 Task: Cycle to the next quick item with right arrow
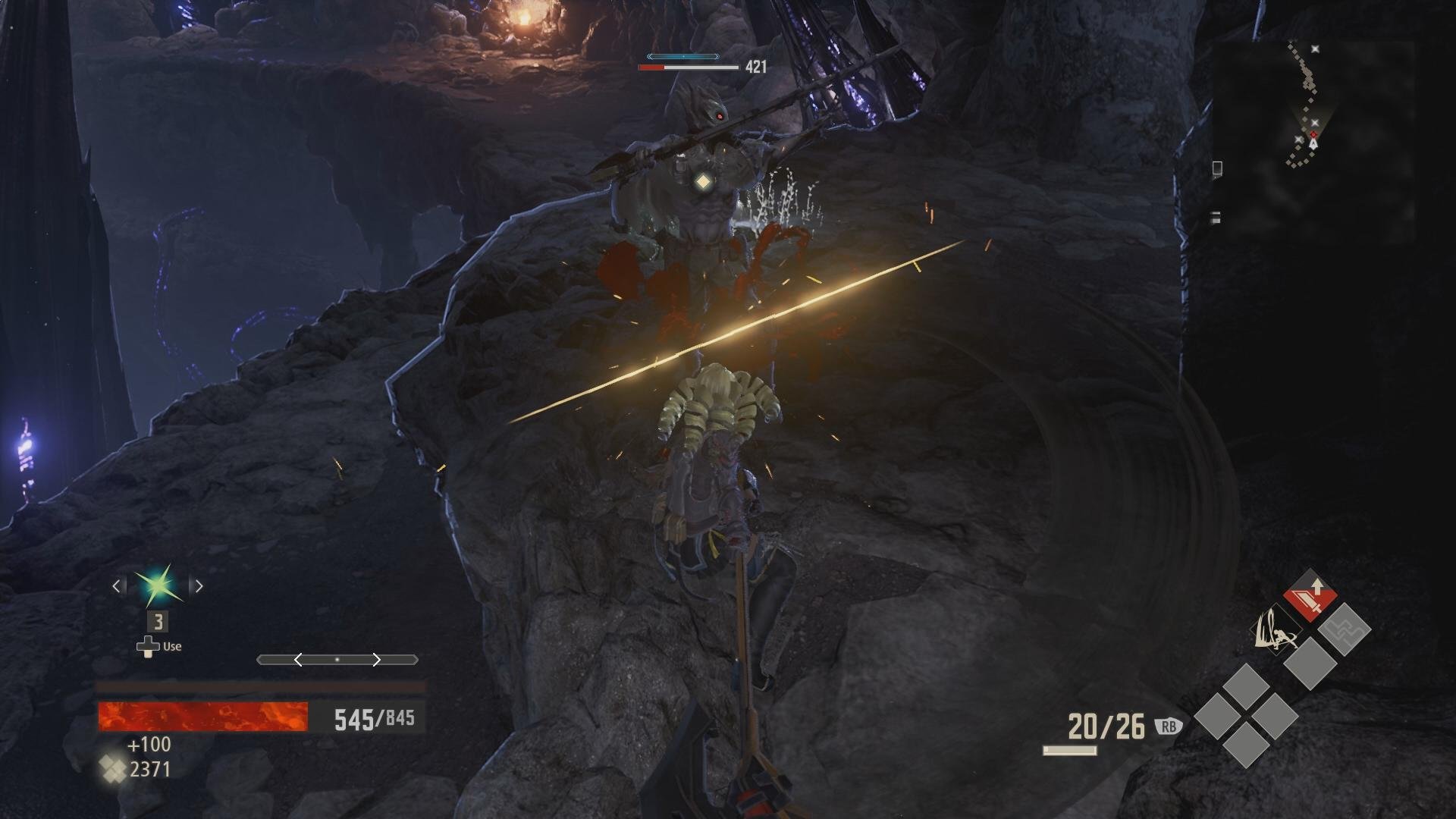click(199, 585)
